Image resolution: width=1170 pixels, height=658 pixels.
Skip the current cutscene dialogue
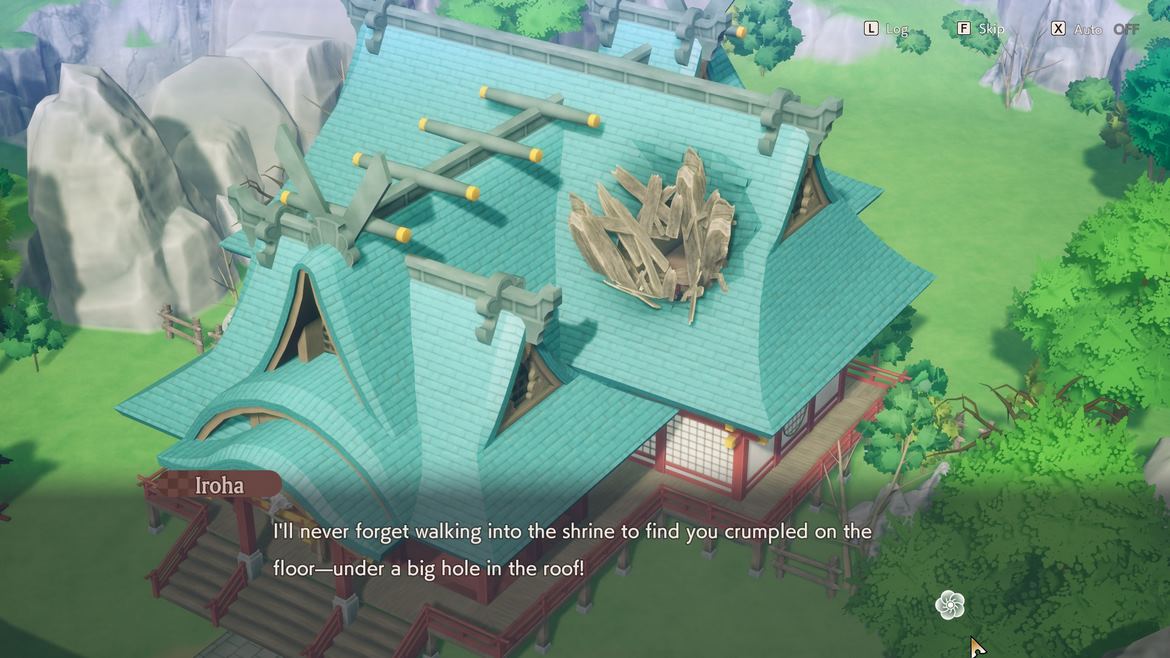pos(980,29)
